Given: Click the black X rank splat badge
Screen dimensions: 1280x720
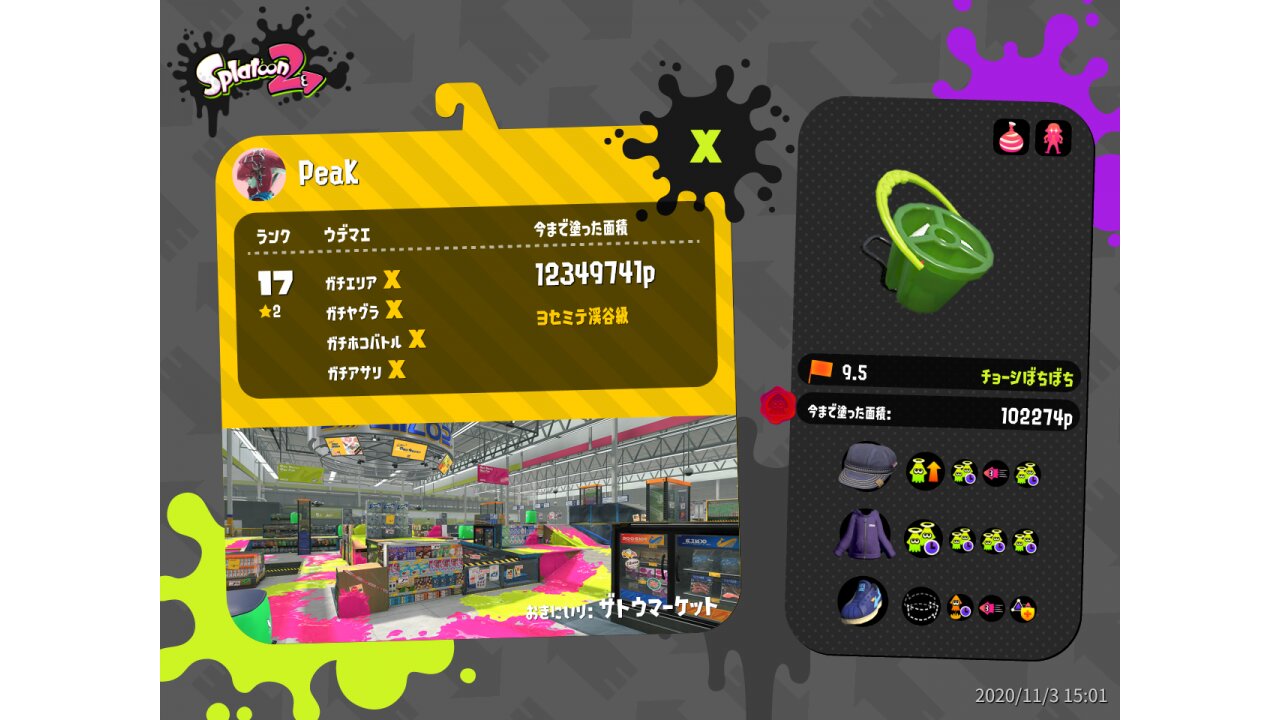Looking at the screenshot, I should pos(706,147).
